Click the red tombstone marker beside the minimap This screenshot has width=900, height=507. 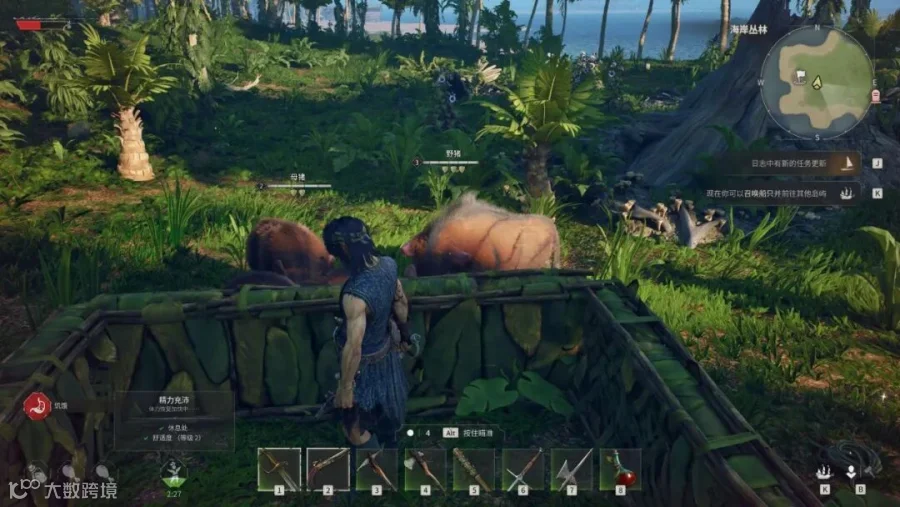click(x=876, y=96)
